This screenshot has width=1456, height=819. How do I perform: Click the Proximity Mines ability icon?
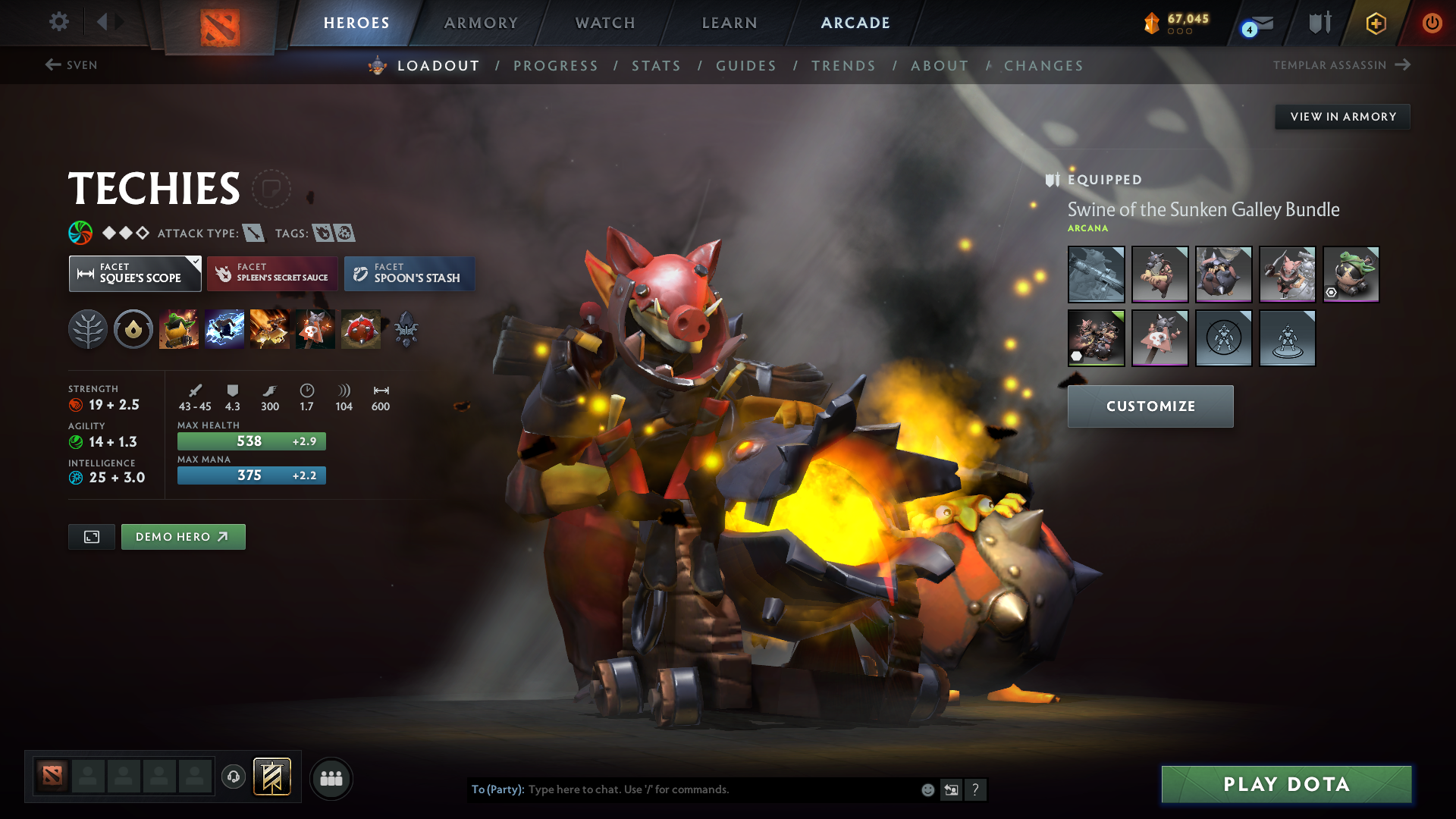pyautogui.click(x=315, y=328)
